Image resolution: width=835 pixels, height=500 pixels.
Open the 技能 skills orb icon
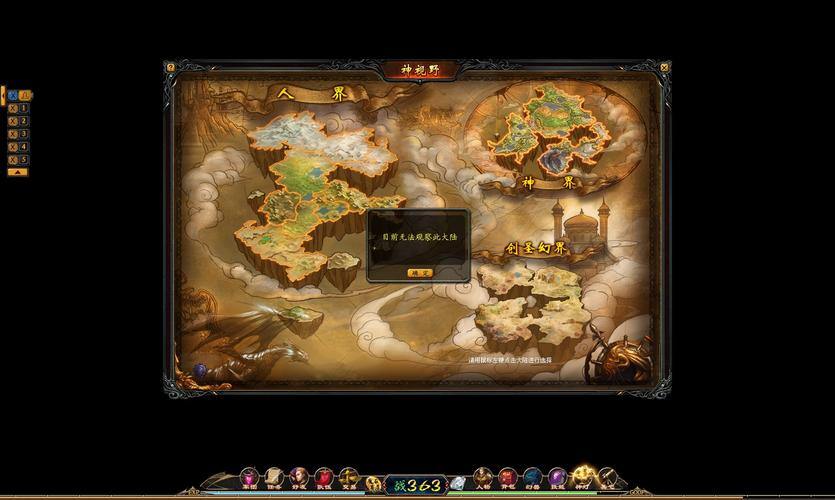pos(558,478)
